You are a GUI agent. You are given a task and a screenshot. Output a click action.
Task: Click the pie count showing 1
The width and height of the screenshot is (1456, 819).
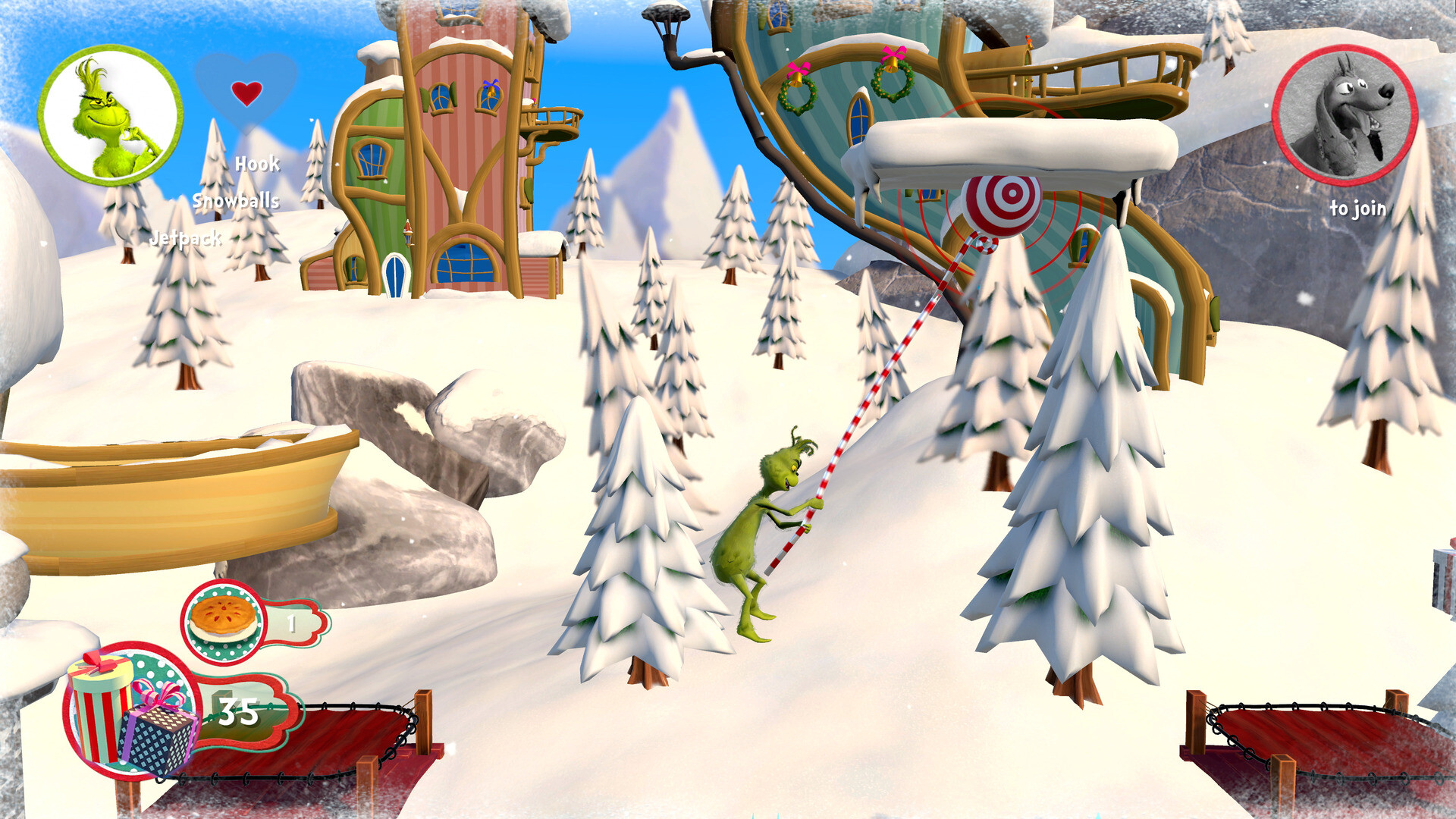292,623
